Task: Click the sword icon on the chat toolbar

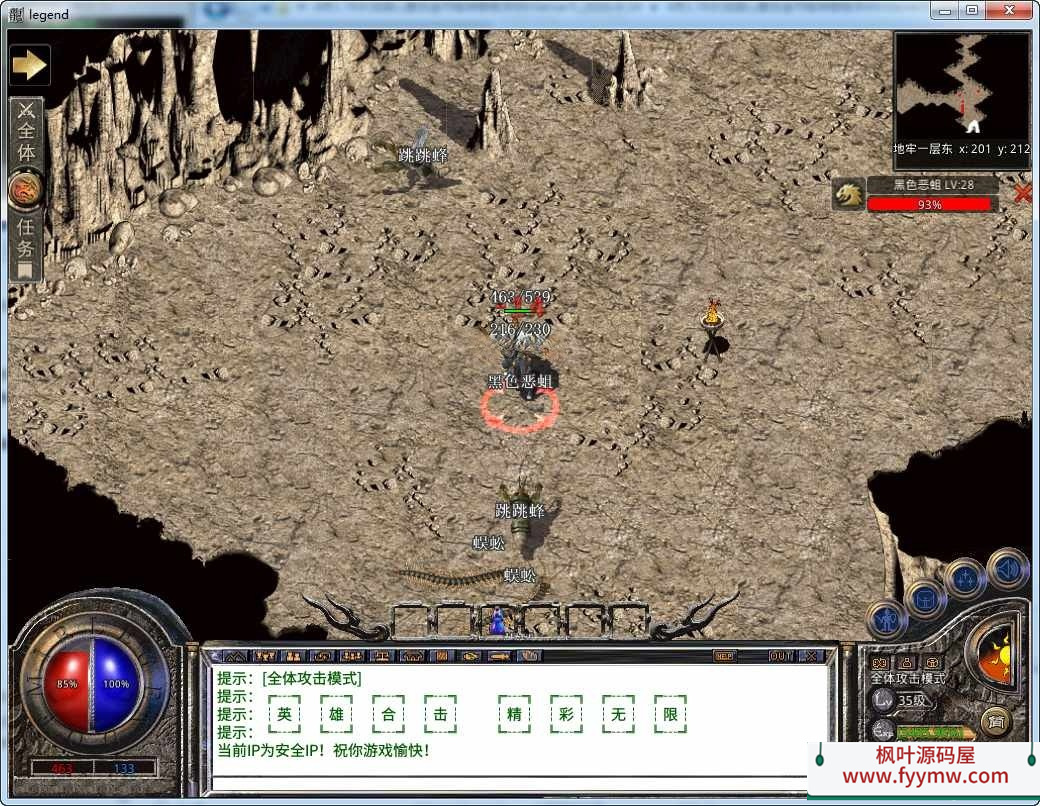Action: [497, 656]
